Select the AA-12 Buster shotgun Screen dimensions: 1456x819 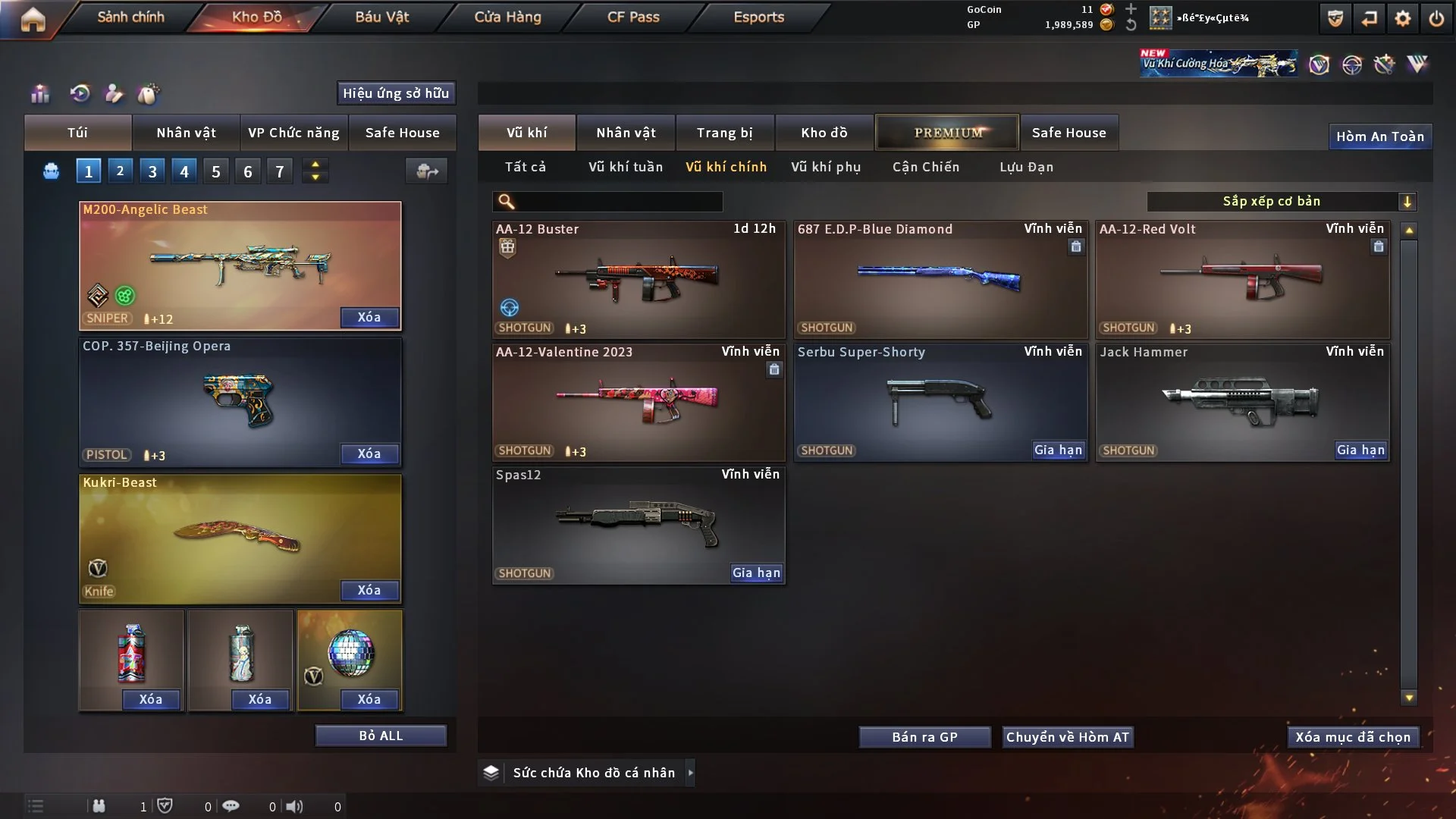638,279
